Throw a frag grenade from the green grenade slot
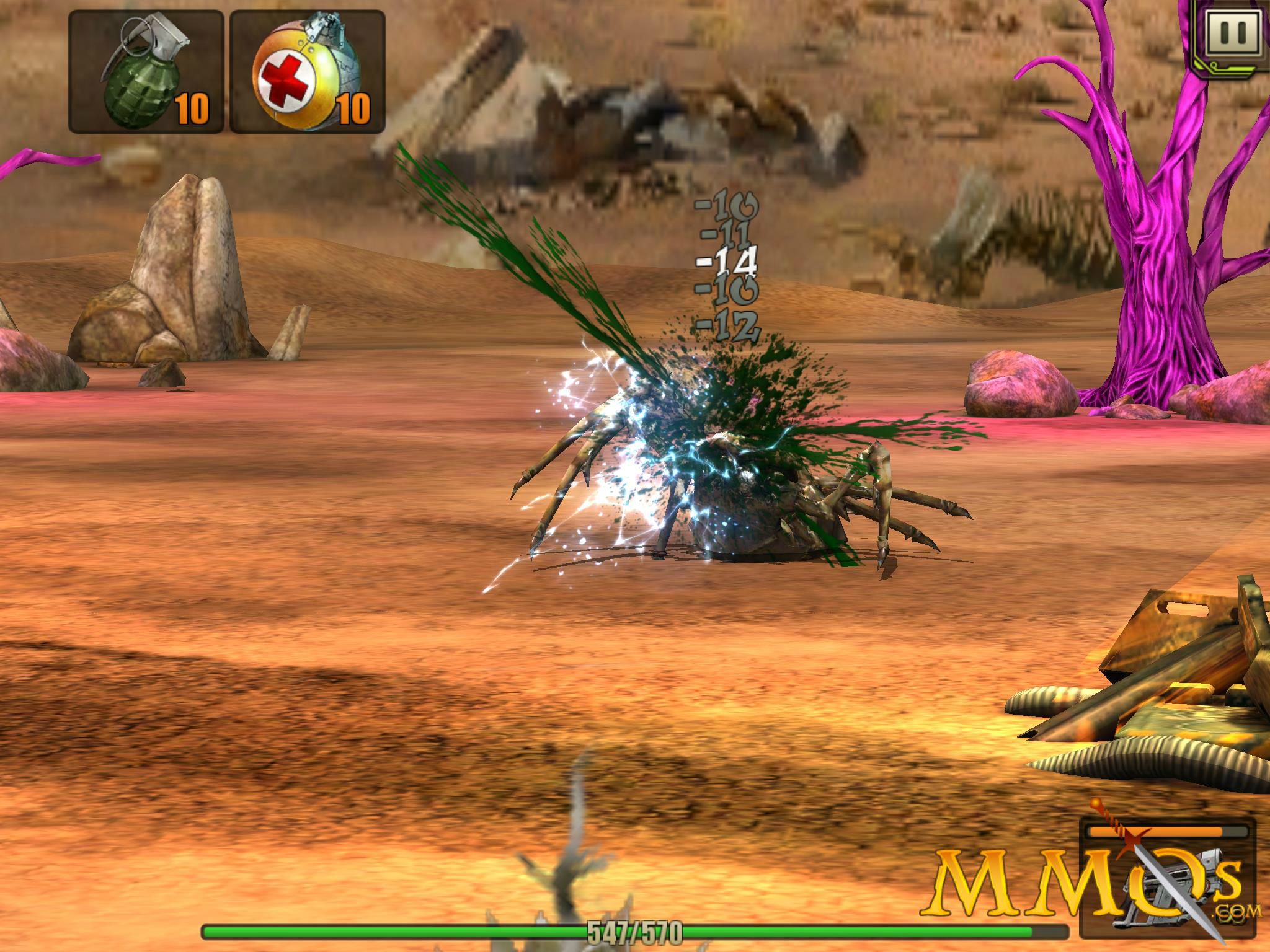The height and width of the screenshot is (952, 1270). coord(146,71)
